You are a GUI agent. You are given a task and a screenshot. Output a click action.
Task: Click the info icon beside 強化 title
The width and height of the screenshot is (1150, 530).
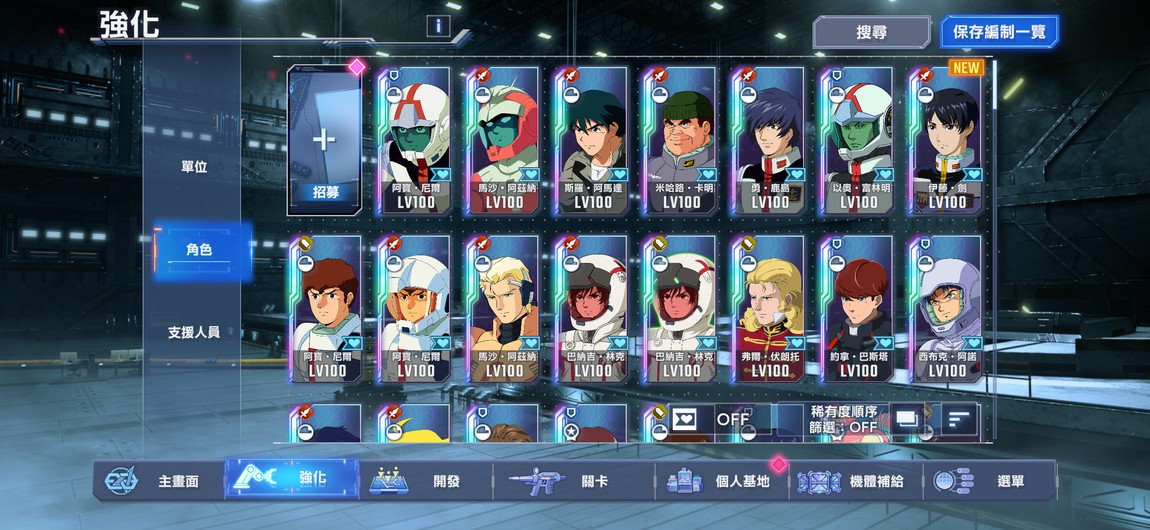(438, 26)
